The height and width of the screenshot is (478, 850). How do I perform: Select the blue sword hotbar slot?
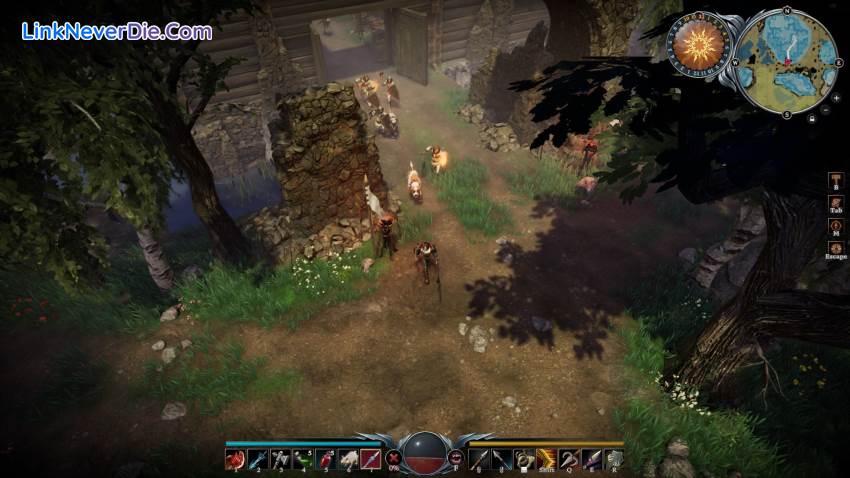[x=256, y=459]
